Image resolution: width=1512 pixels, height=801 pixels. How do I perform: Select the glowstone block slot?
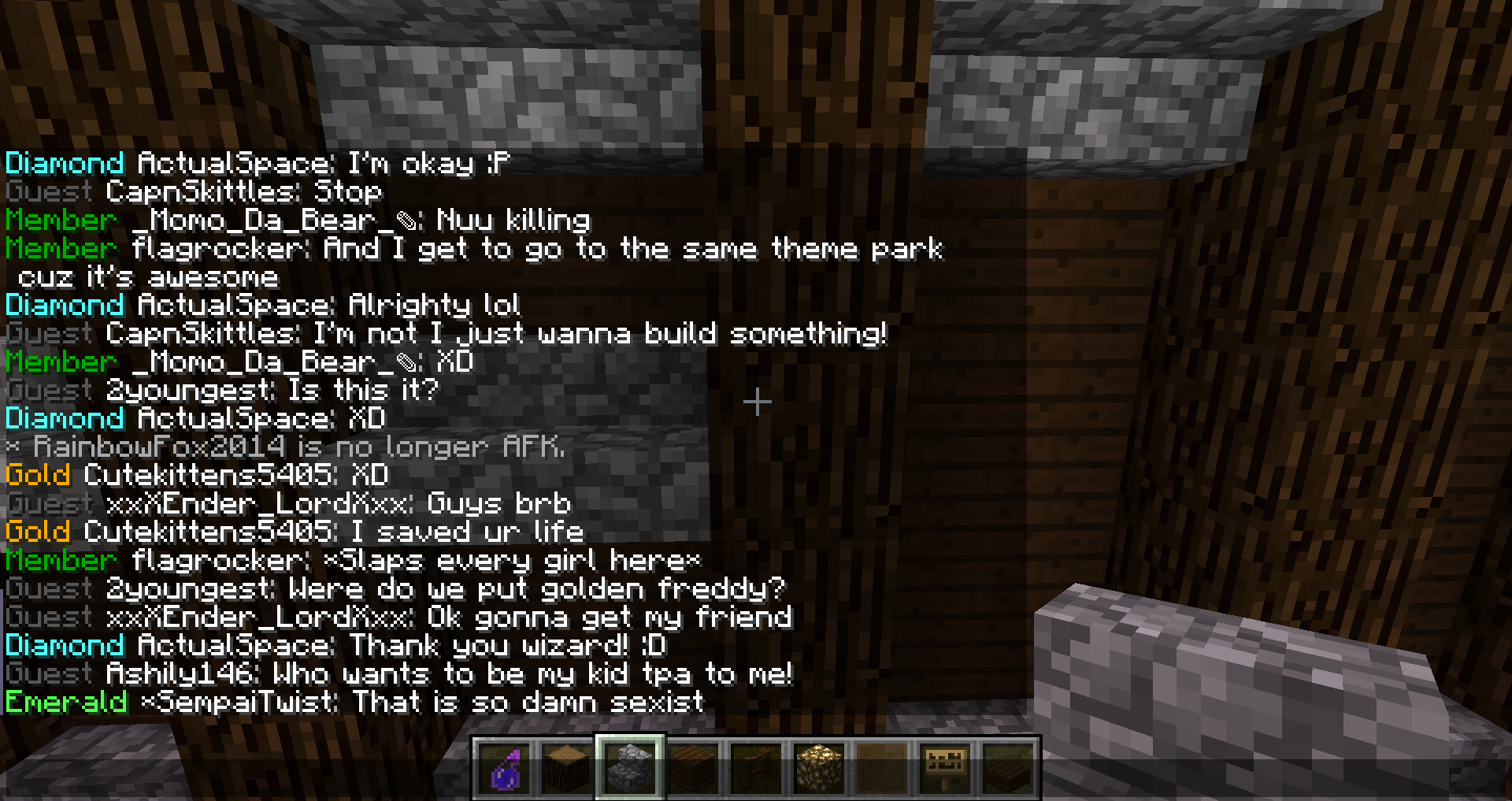pos(820,769)
